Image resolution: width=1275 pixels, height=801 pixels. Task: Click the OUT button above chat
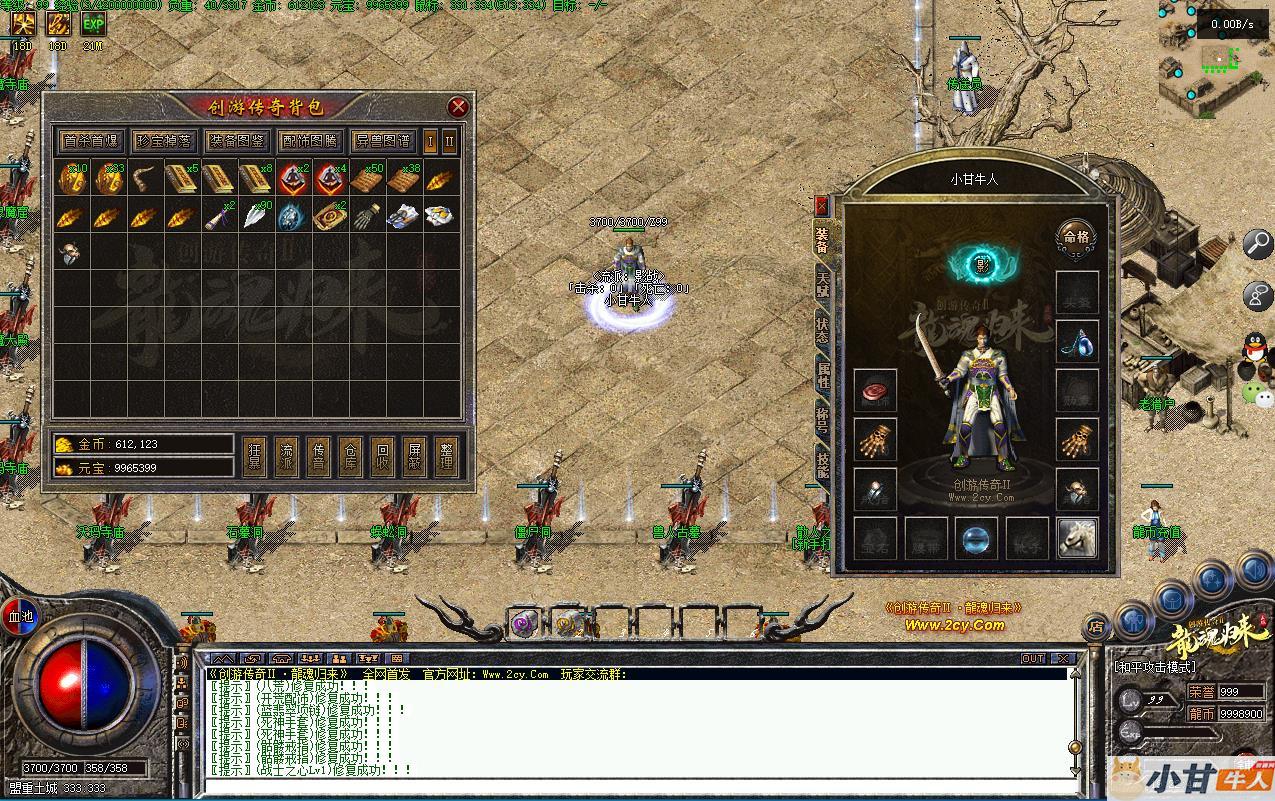pyautogui.click(x=1032, y=658)
